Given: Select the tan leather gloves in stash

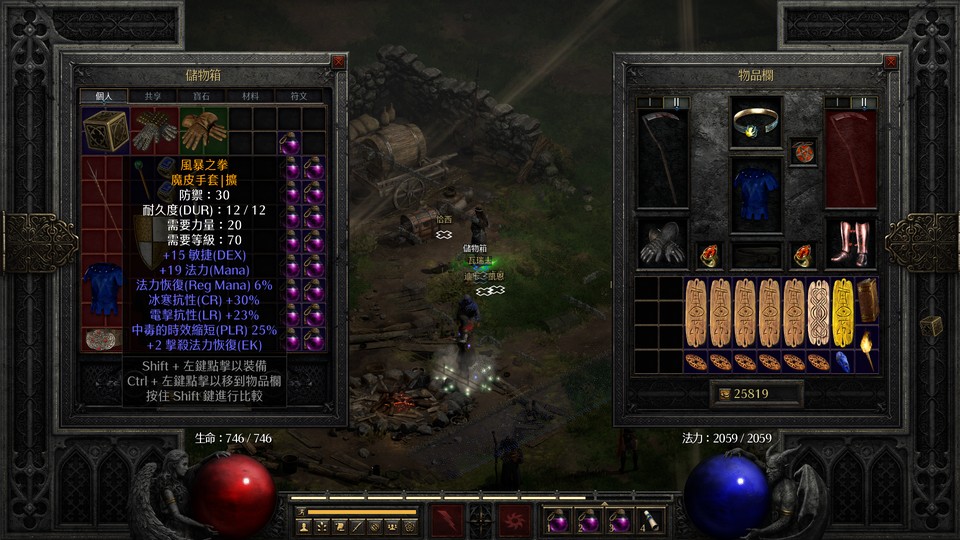Looking at the screenshot, I should [x=200, y=130].
